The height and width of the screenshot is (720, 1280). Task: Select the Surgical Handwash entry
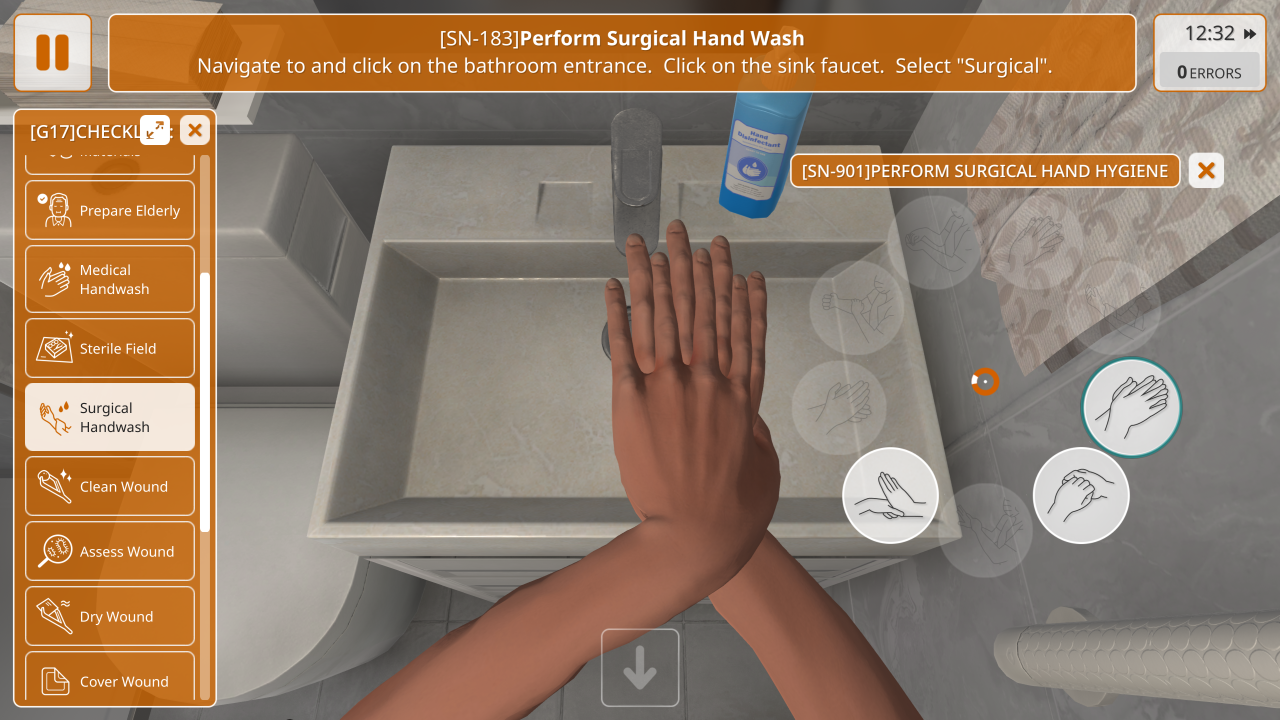pos(110,417)
